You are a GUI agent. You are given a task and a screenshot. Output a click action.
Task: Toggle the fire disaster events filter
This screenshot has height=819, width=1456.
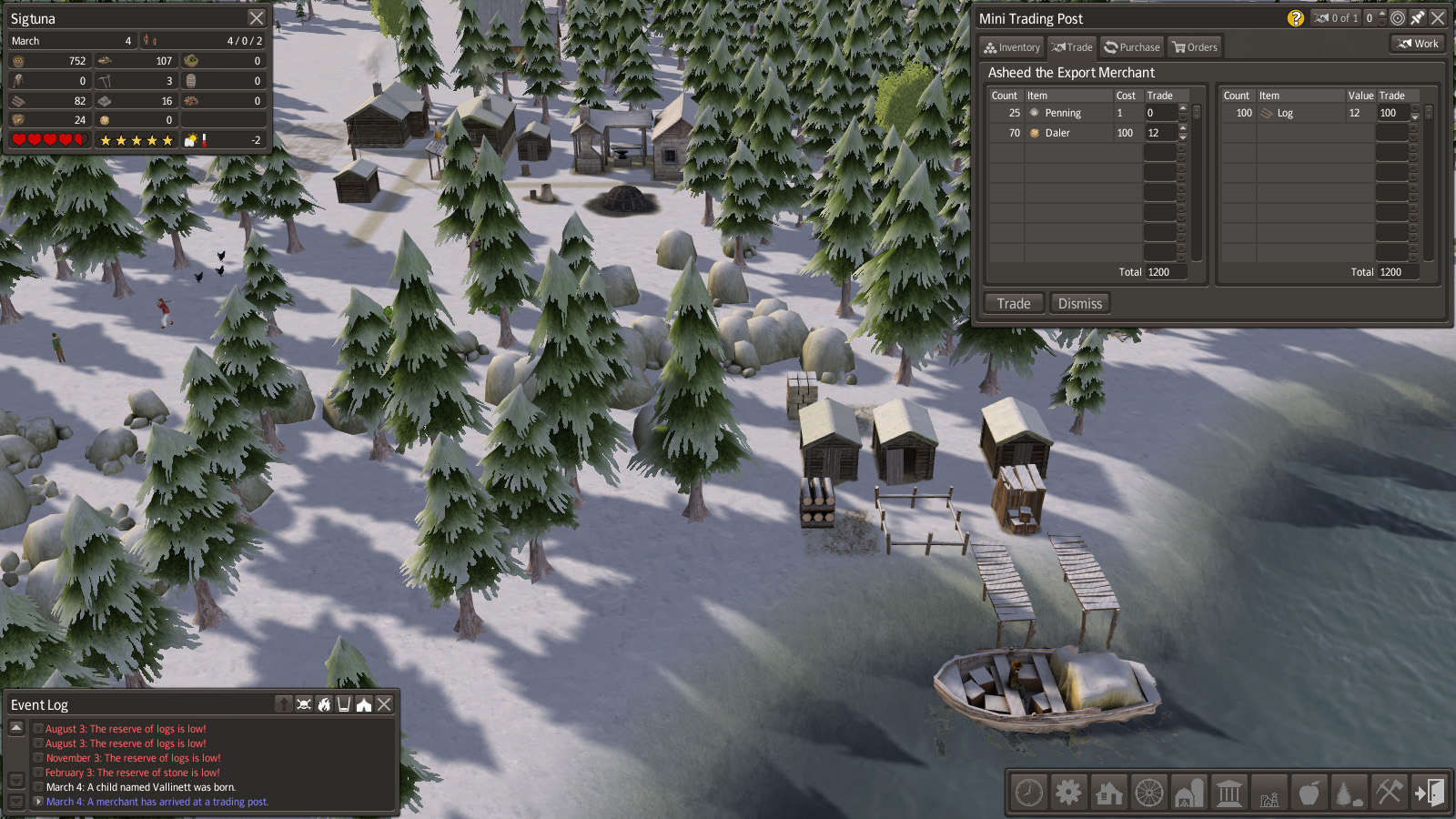(324, 704)
